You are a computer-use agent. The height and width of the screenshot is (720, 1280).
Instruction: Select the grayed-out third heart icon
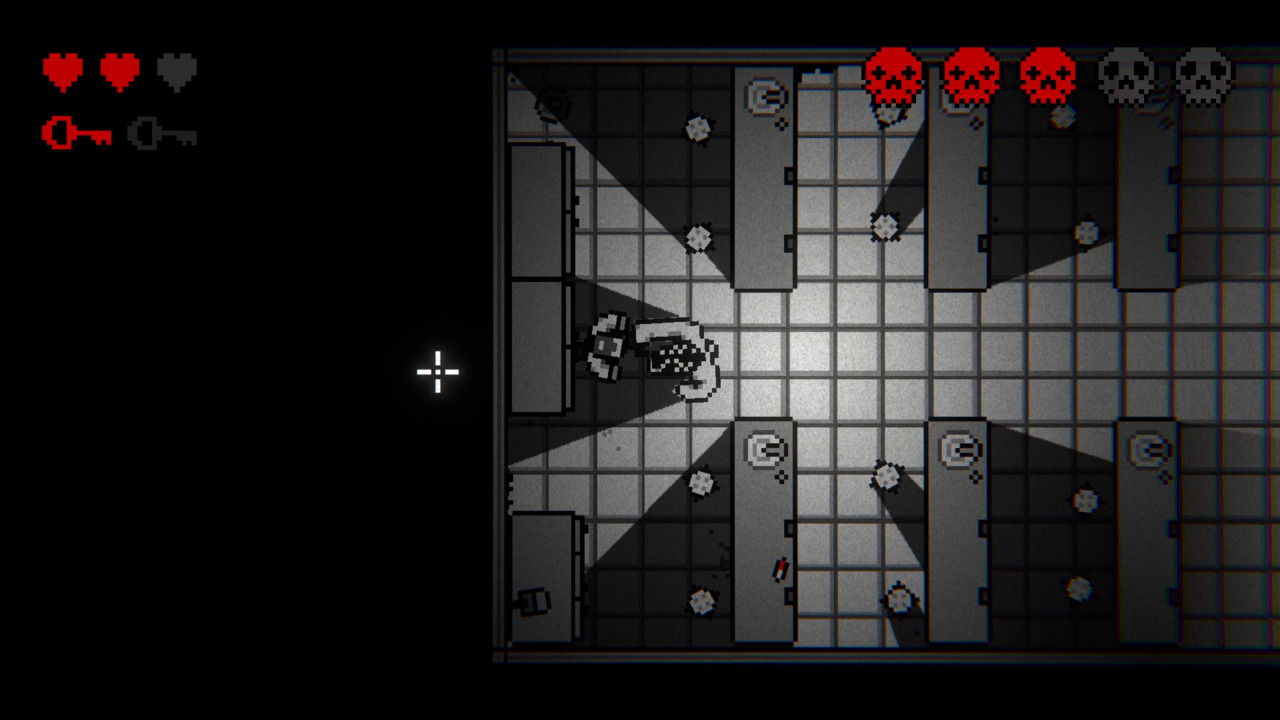(x=175, y=70)
